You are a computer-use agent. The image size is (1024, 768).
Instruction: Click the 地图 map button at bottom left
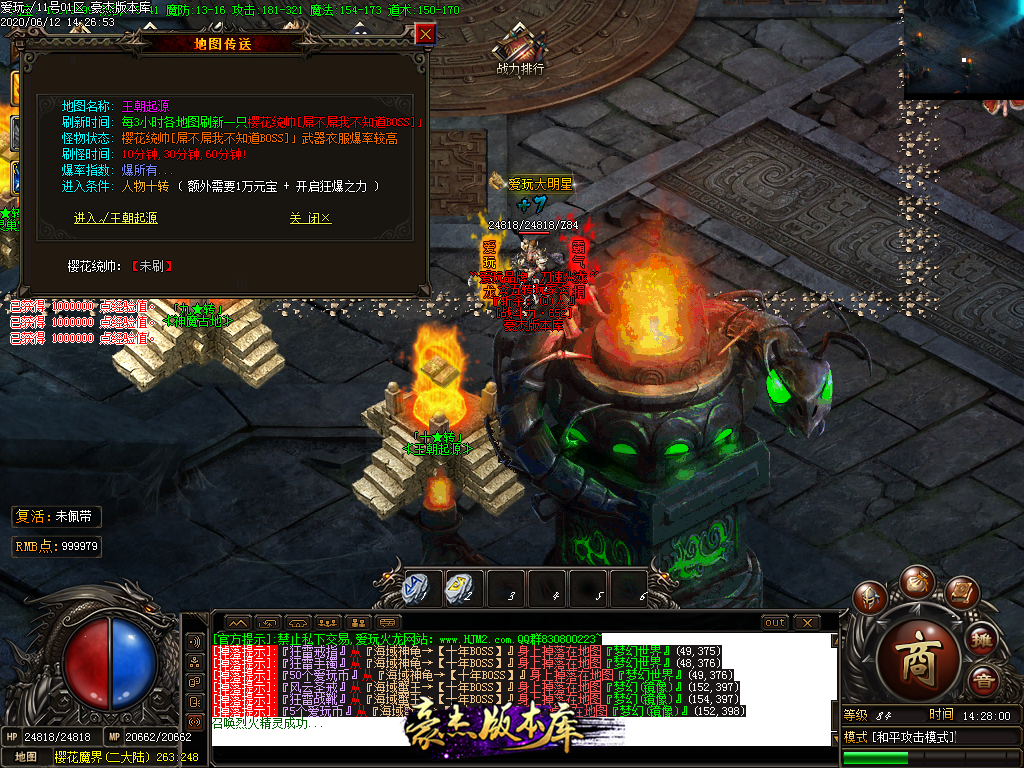pos(26,757)
